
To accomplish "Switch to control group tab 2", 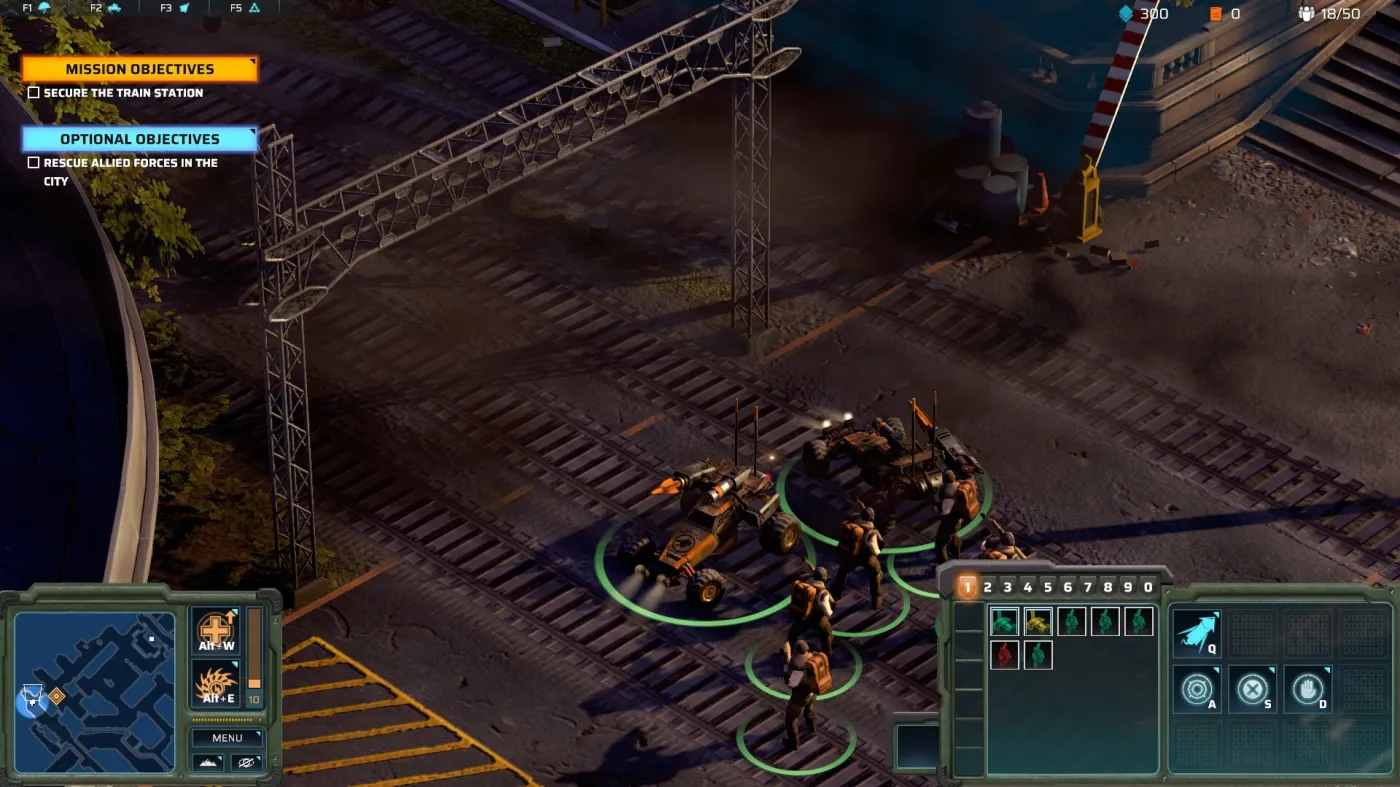I will [x=987, y=585].
